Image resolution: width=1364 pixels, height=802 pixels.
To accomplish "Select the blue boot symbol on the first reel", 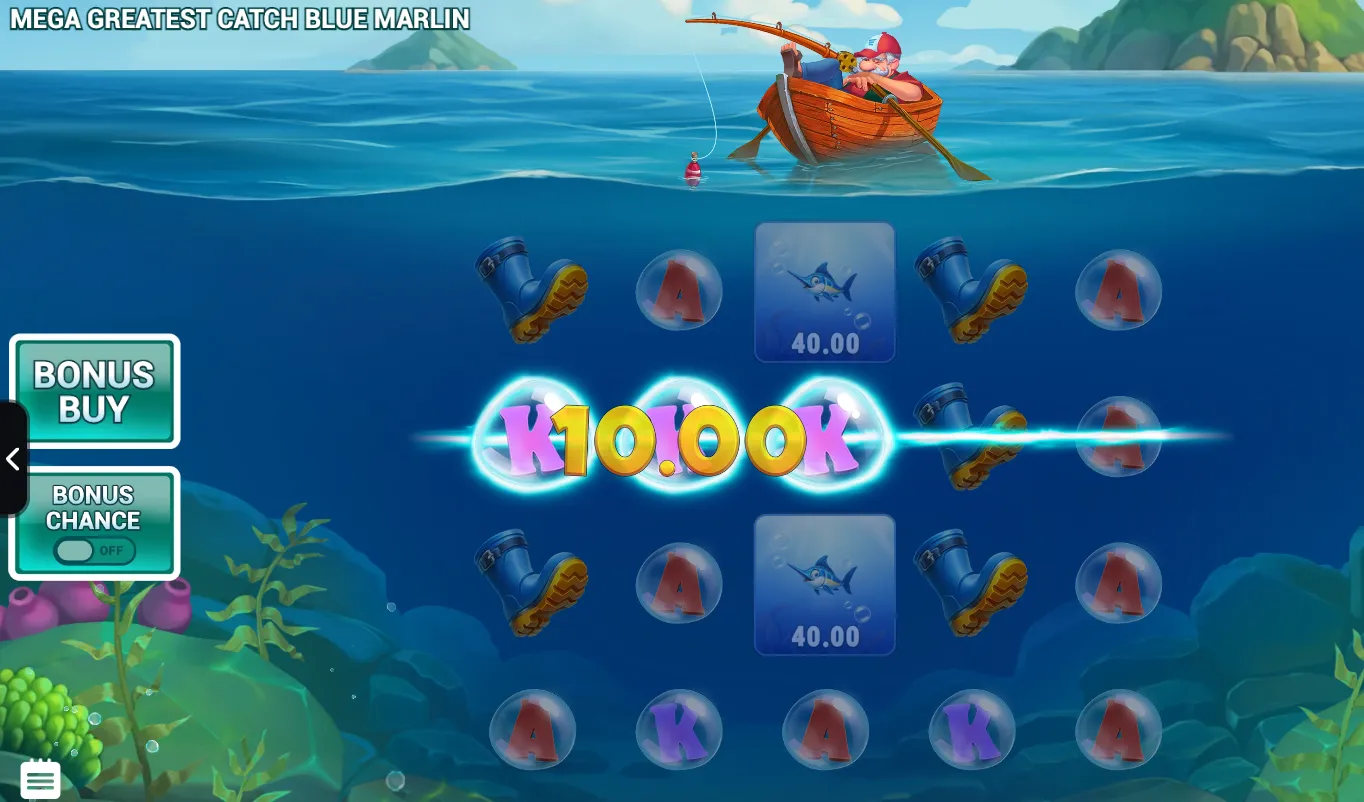I will (x=533, y=291).
